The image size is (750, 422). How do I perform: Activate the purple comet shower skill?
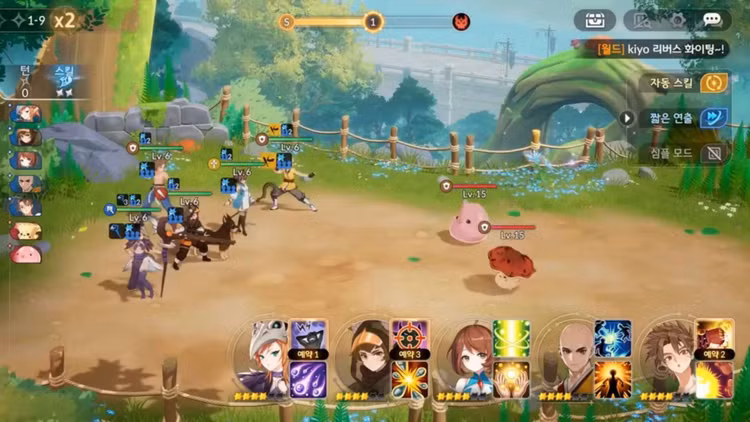coord(304,379)
